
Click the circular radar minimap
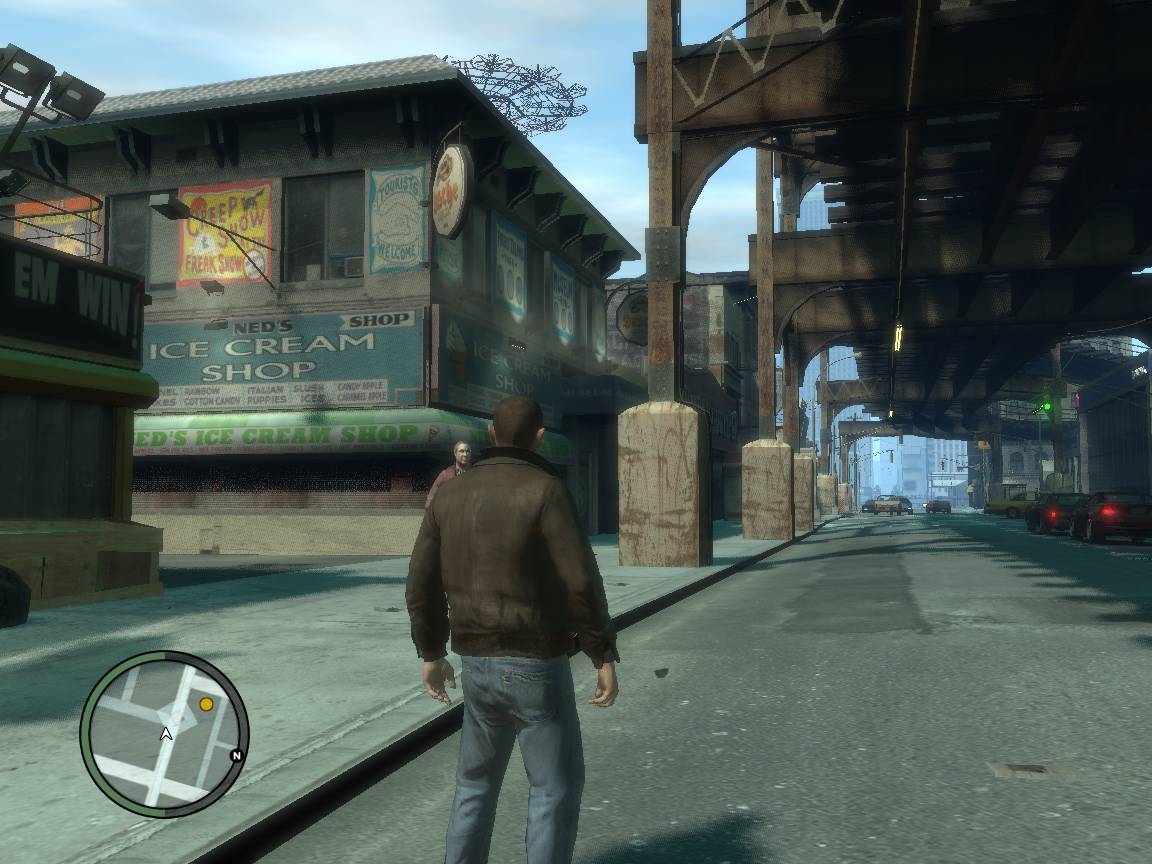coord(164,733)
